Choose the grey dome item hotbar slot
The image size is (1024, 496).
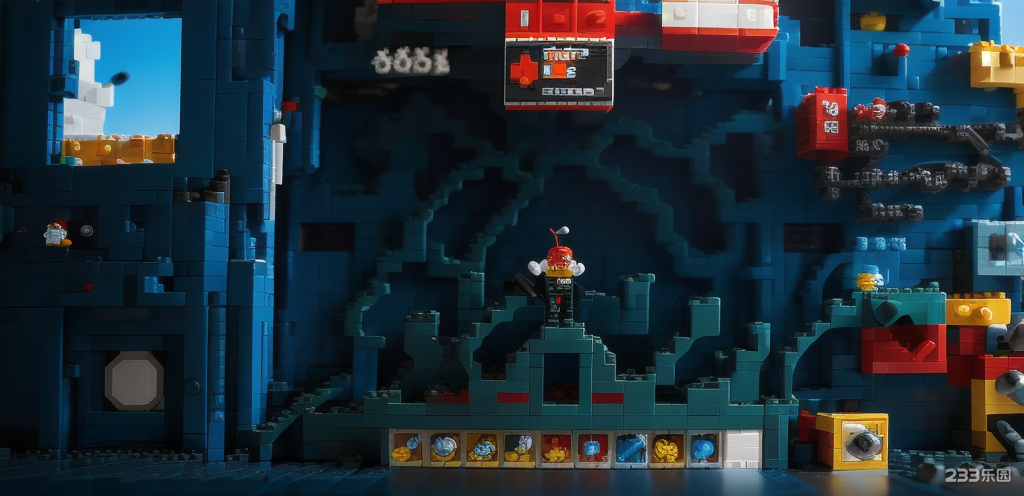click(x=444, y=449)
